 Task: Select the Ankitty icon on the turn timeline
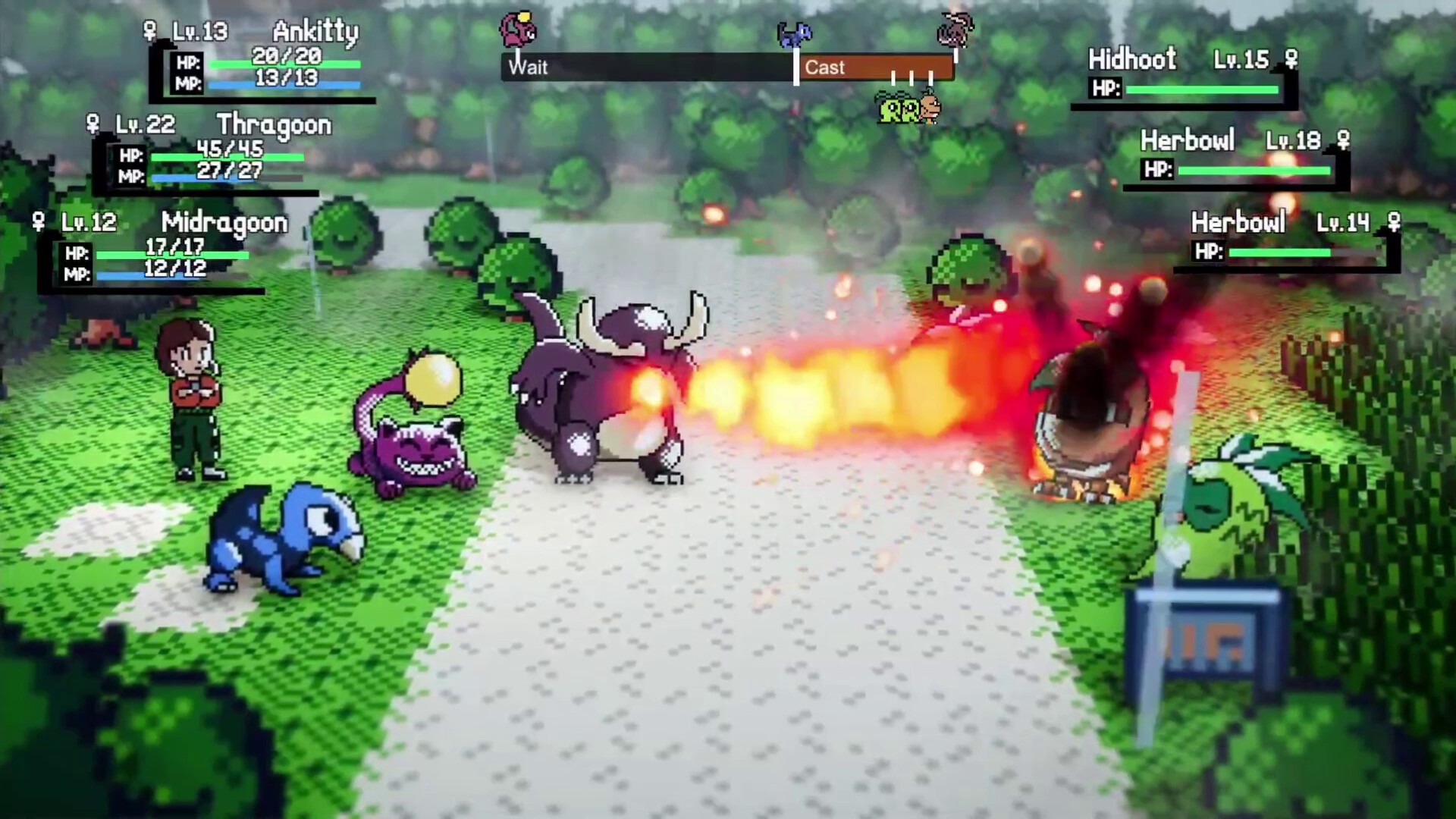click(x=518, y=27)
